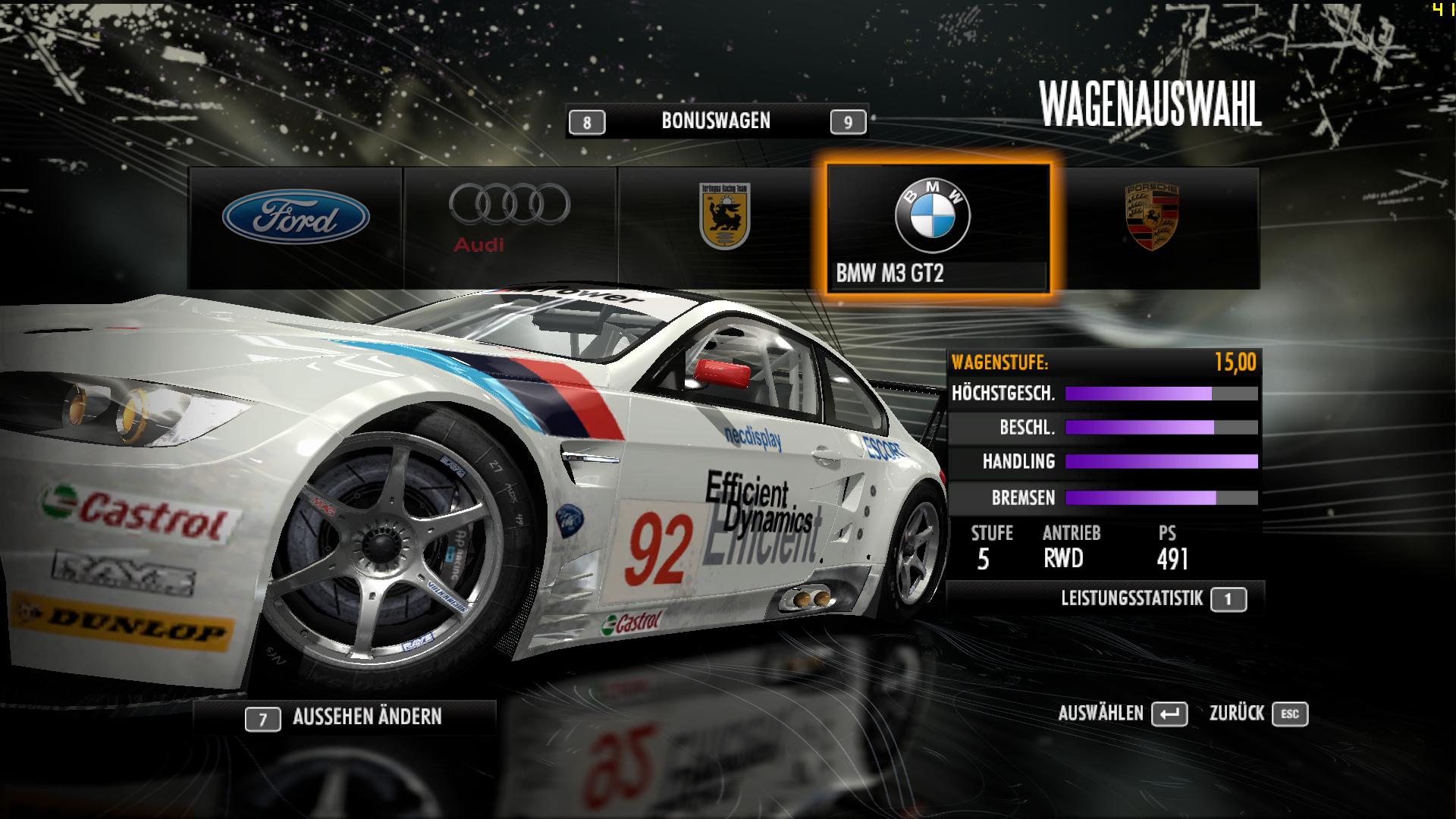The height and width of the screenshot is (819, 1456).
Task: Choose the Audi brand tile
Action: click(510, 227)
